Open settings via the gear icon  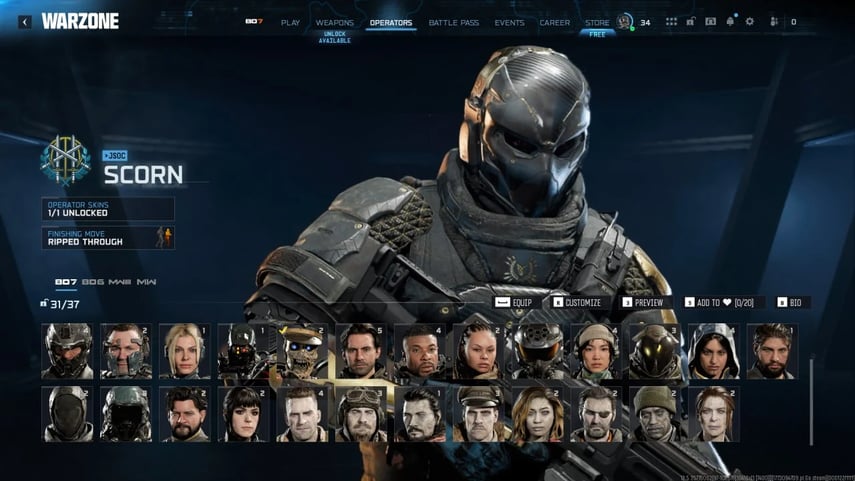750,22
